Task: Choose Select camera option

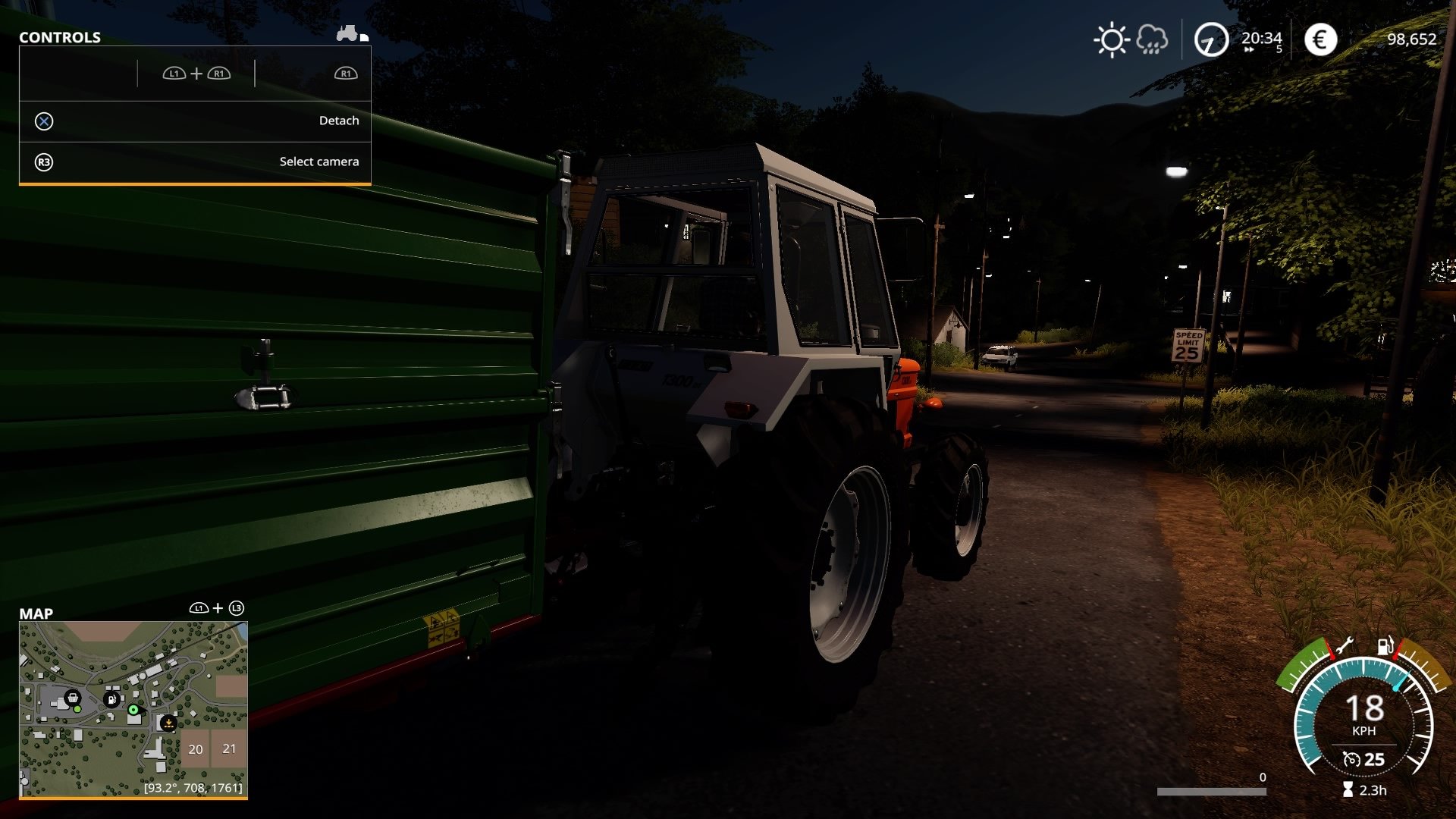Action: pos(319,161)
